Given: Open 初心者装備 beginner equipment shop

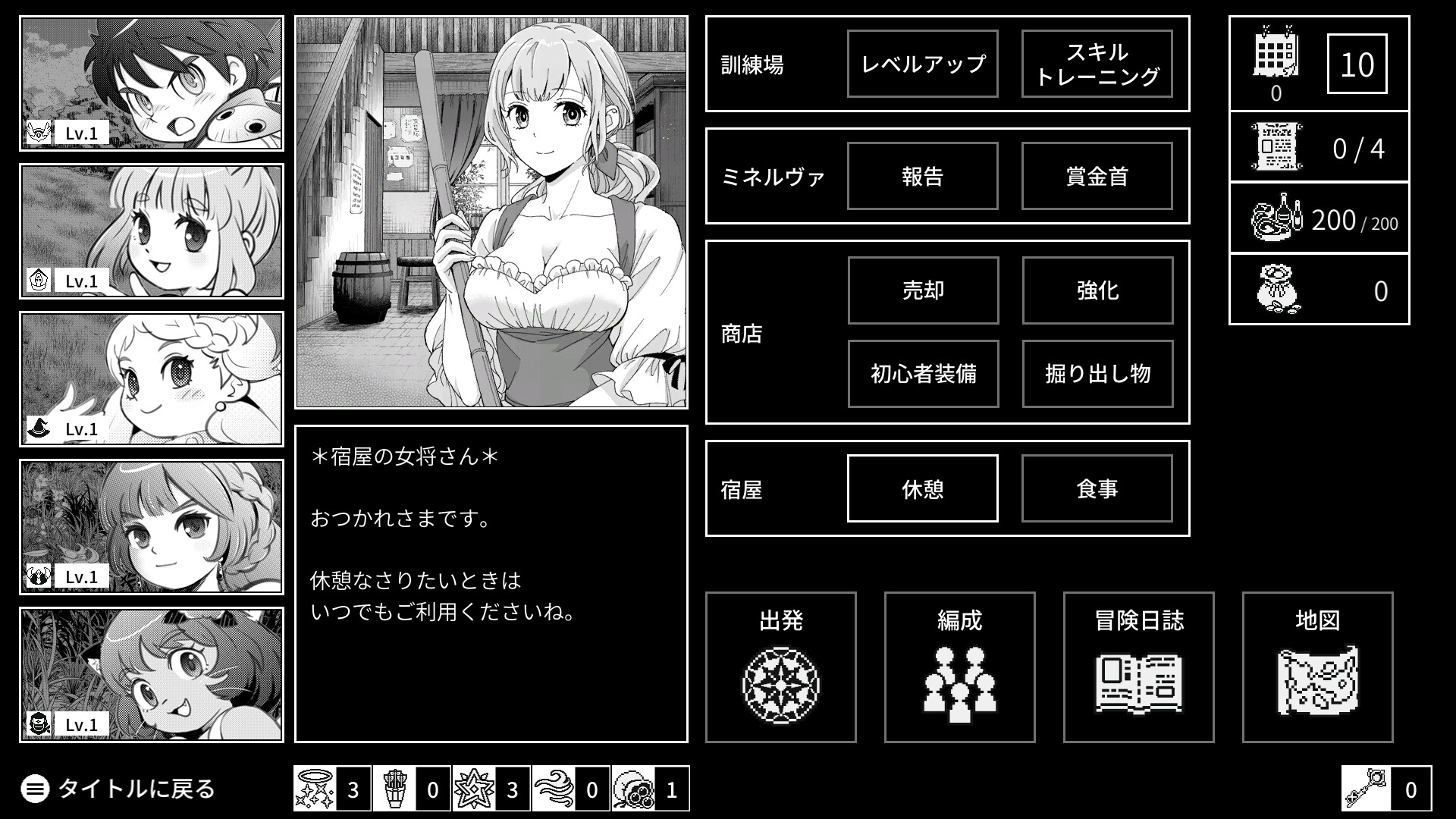Looking at the screenshot, I should (x=923, y=374).
